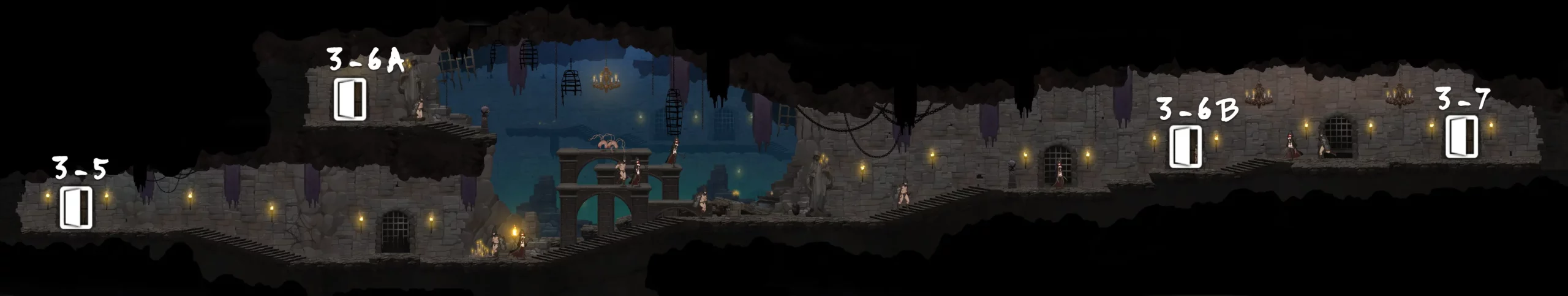Select the door marker labeled 3-5
The image size is (1568, 296).
pos(76,208)
